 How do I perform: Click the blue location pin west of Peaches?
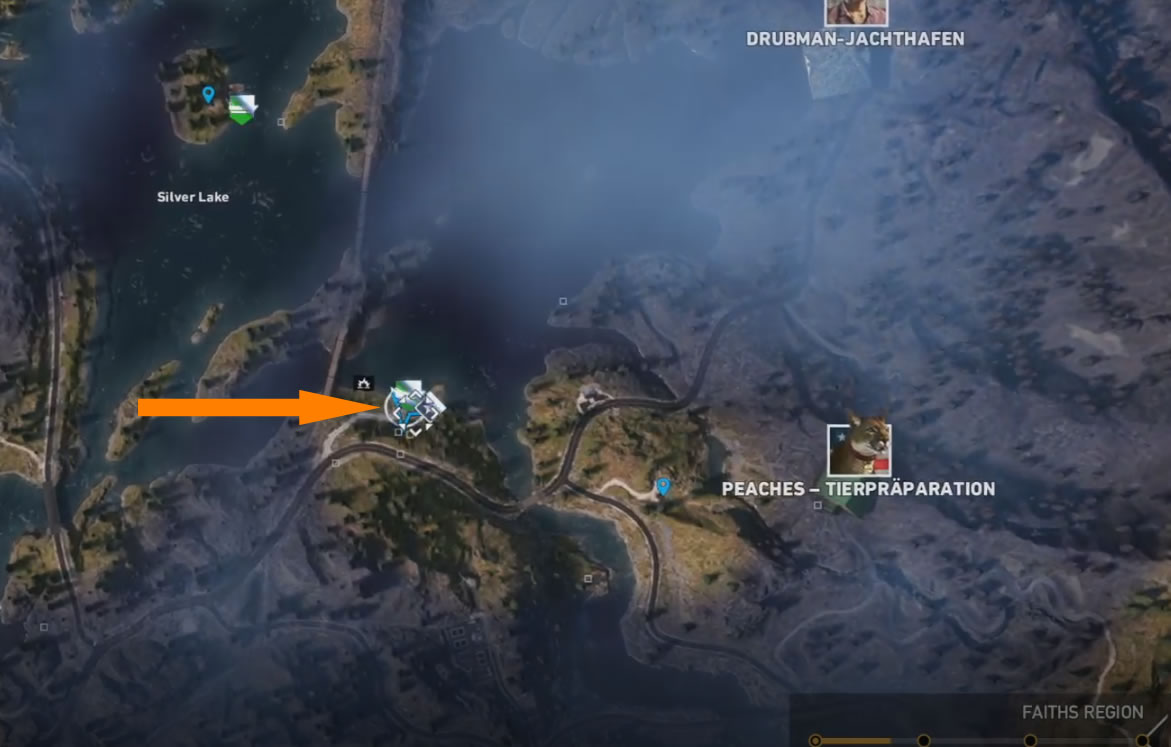pyautogui.click(x=662, y=486)
